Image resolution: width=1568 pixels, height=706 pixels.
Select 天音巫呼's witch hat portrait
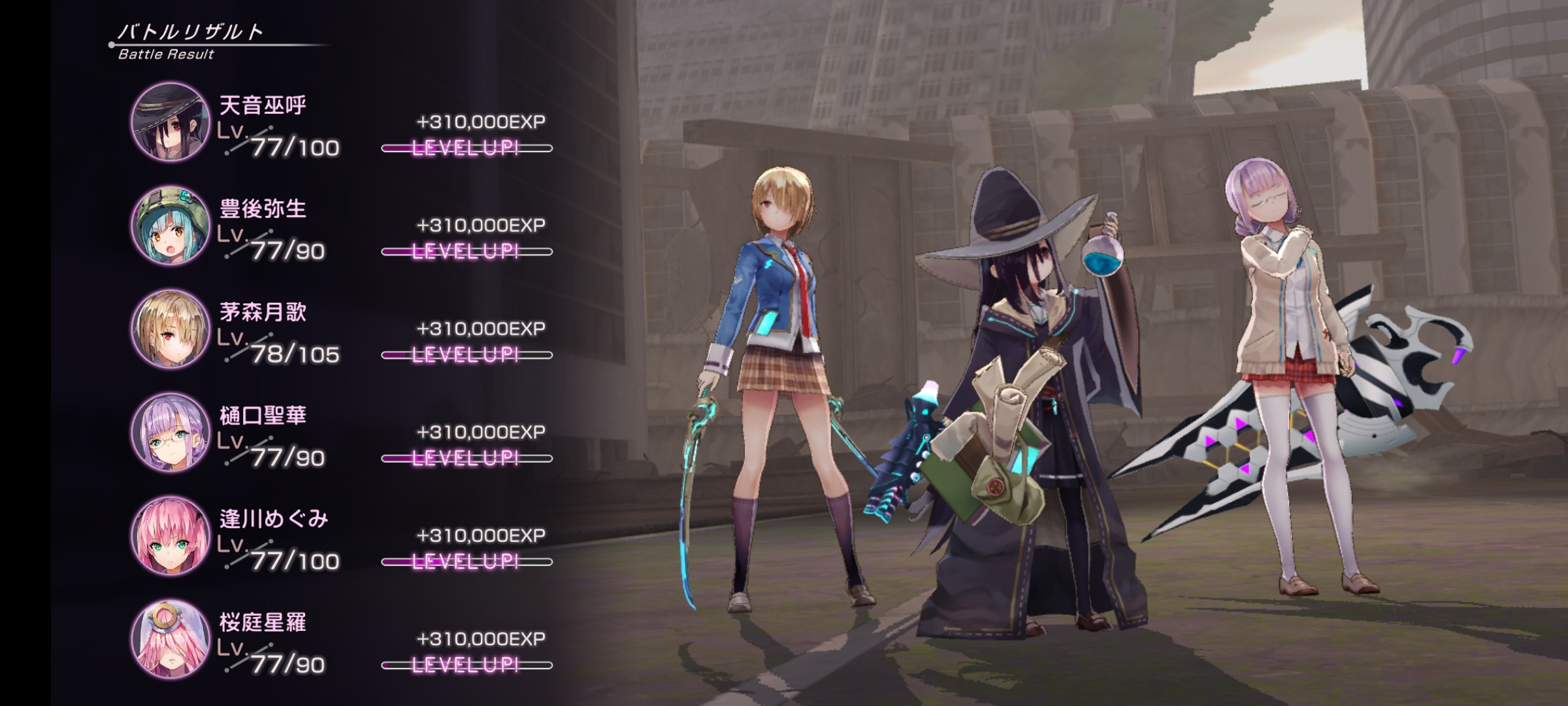tap(171, 122)
